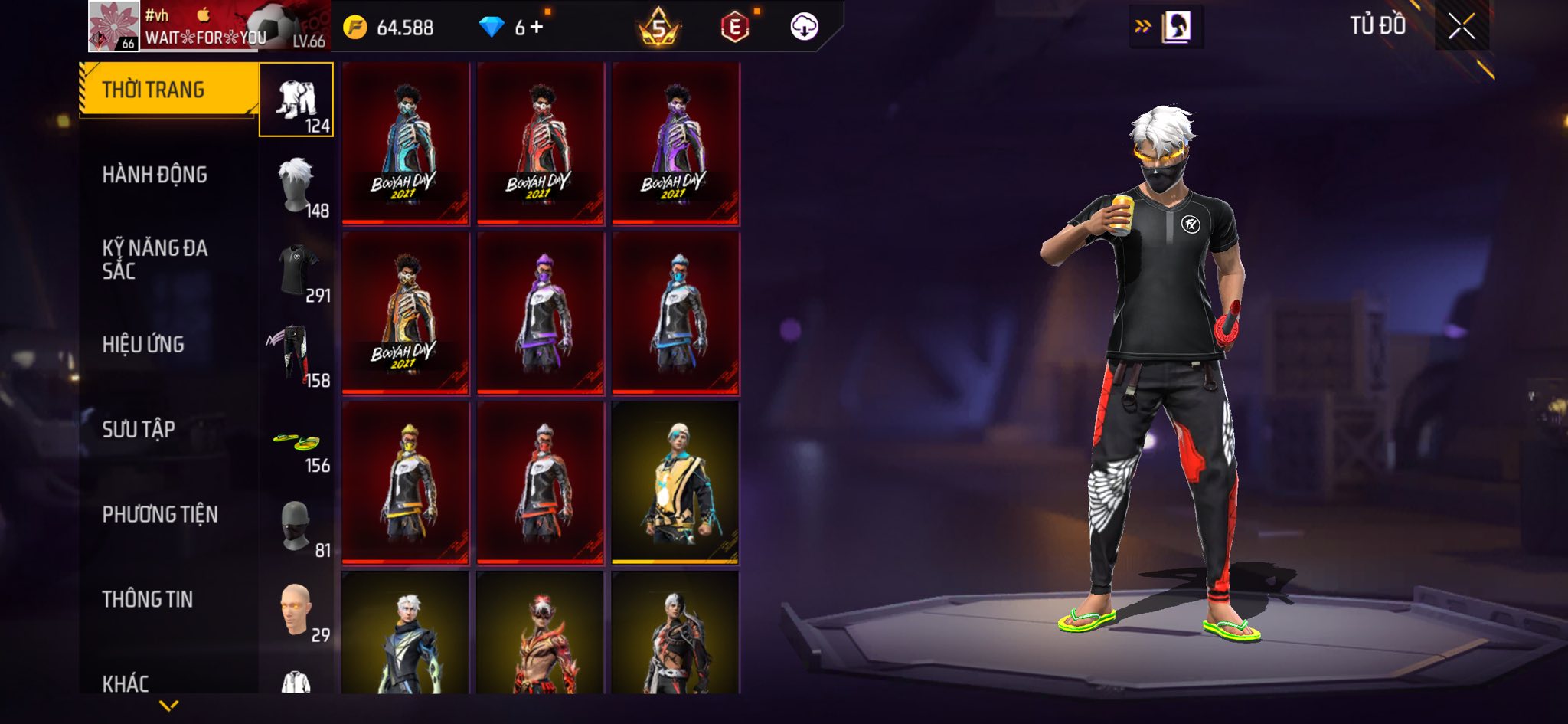Pick the yellow-background gold jacket outfit

pyautogui.click(x=675, y=482)
